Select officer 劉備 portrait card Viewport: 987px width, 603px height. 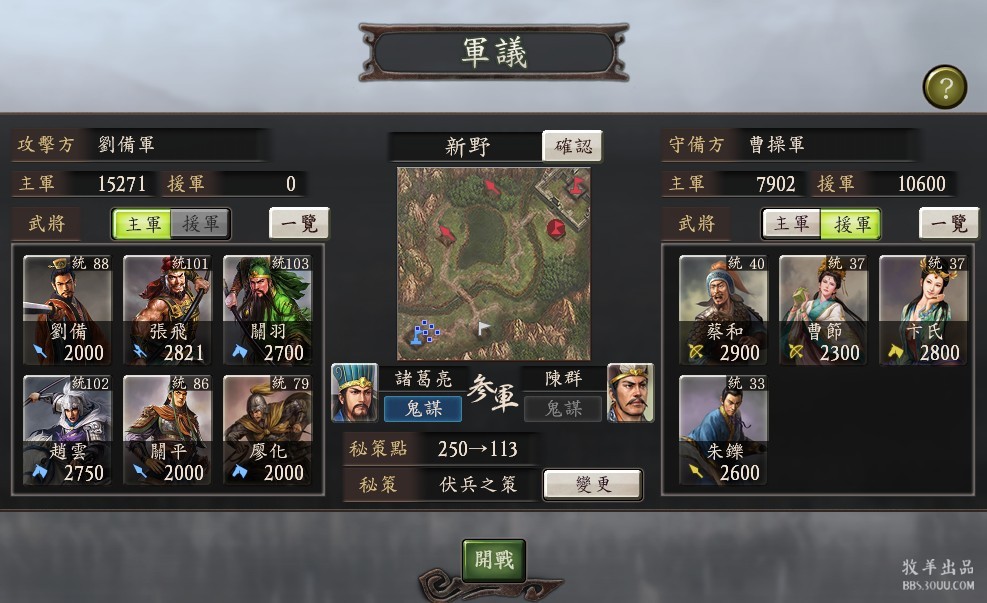67,310
